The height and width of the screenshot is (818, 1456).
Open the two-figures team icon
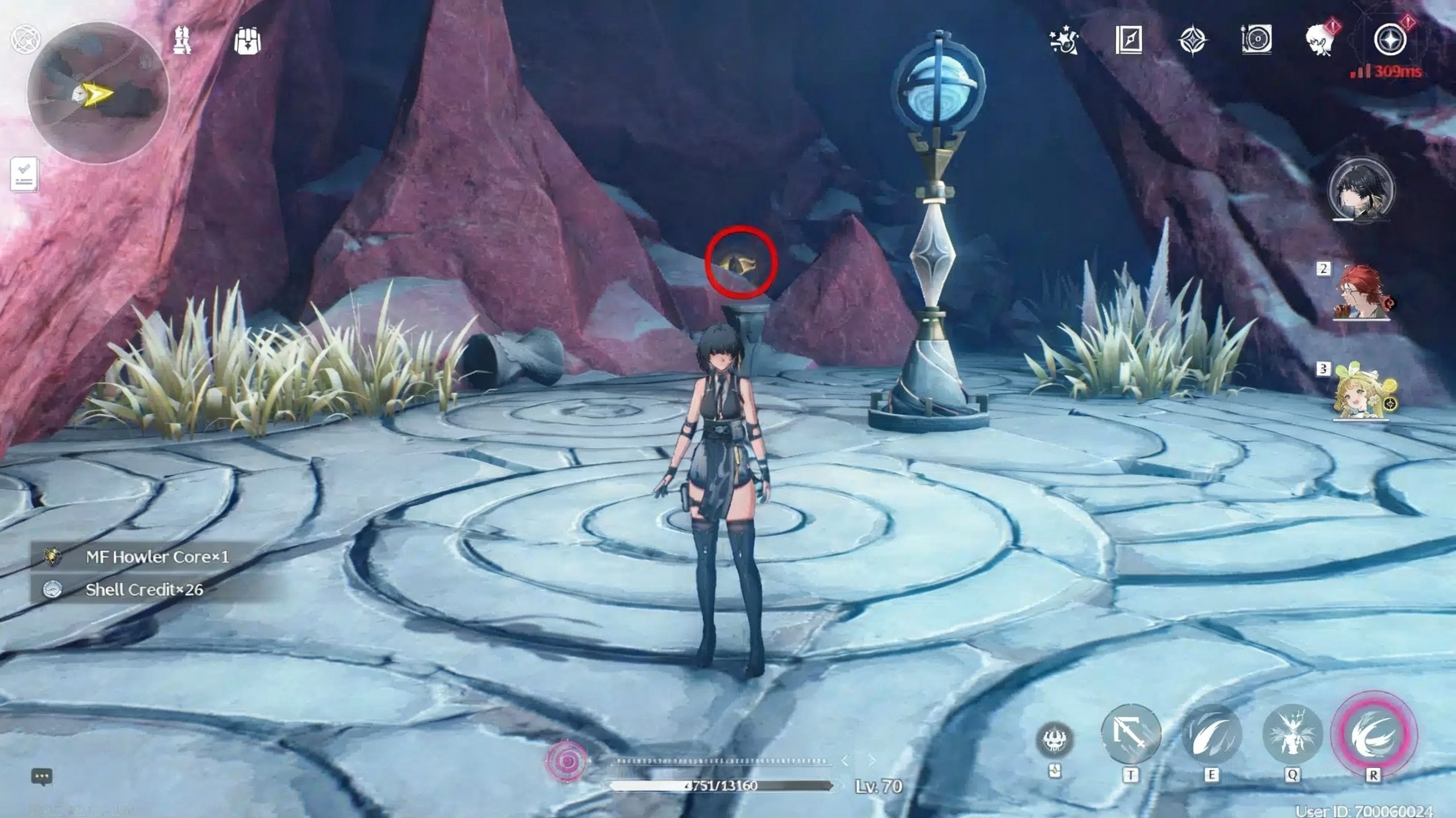(182, 41)
